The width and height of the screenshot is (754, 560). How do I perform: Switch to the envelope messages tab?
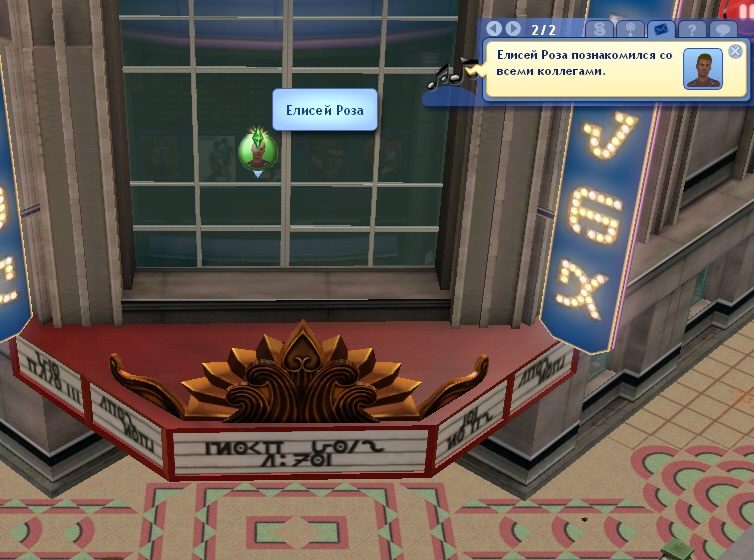click(659, 29)
